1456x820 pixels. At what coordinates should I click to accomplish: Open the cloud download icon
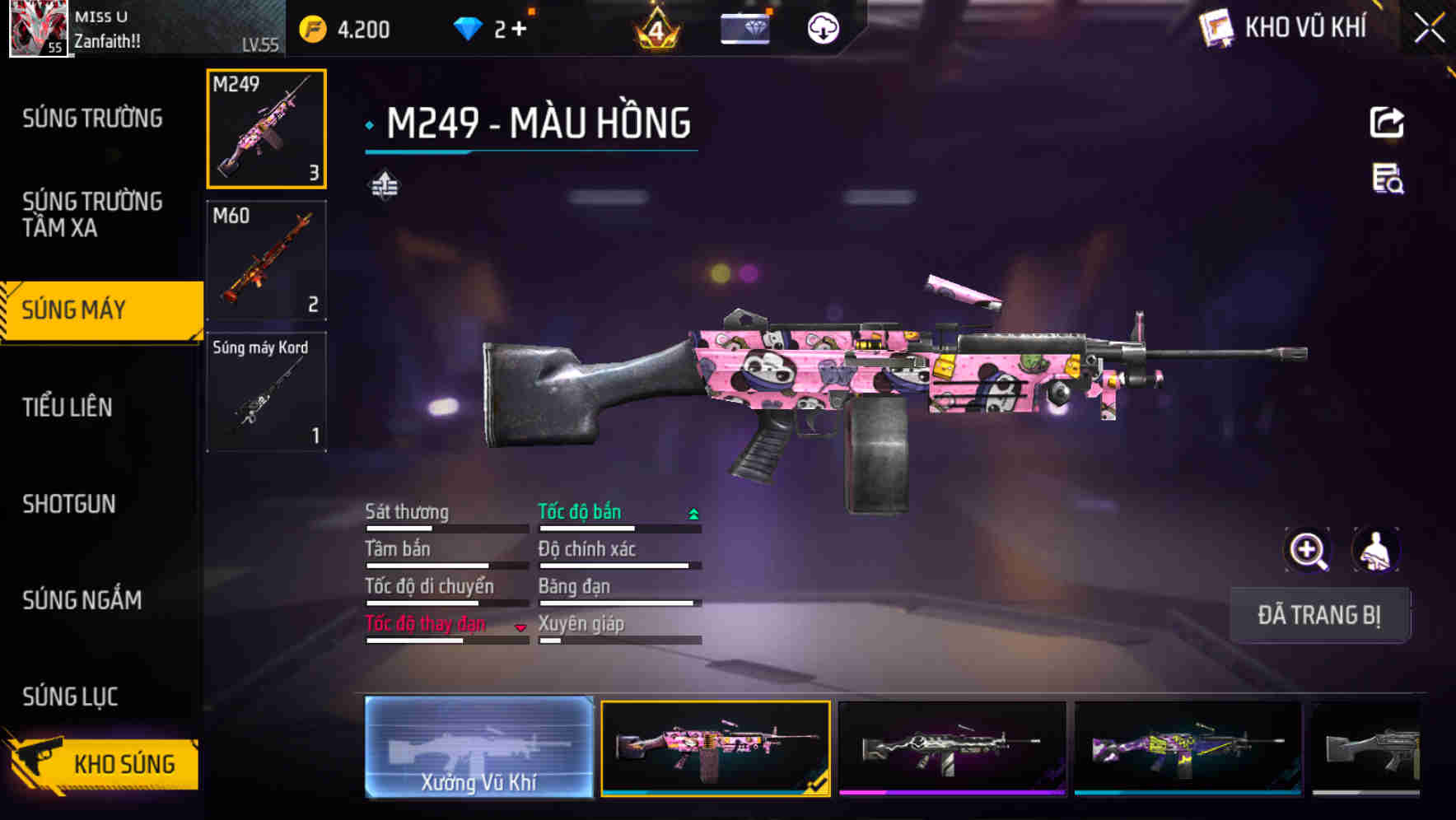click(821, 27)
